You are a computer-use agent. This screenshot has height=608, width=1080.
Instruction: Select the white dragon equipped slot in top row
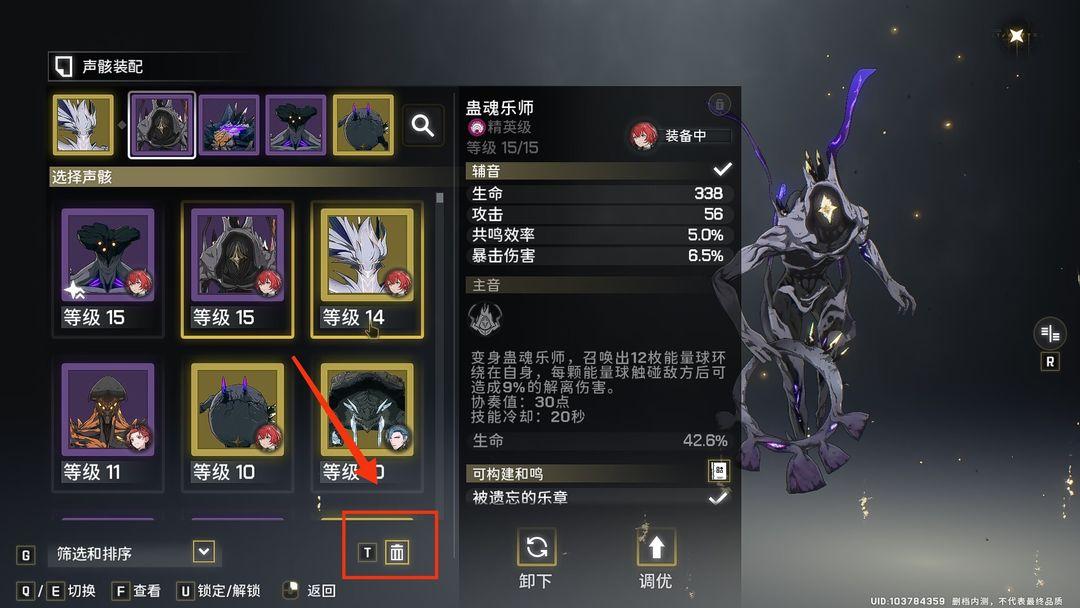click(x=83, y=125)
